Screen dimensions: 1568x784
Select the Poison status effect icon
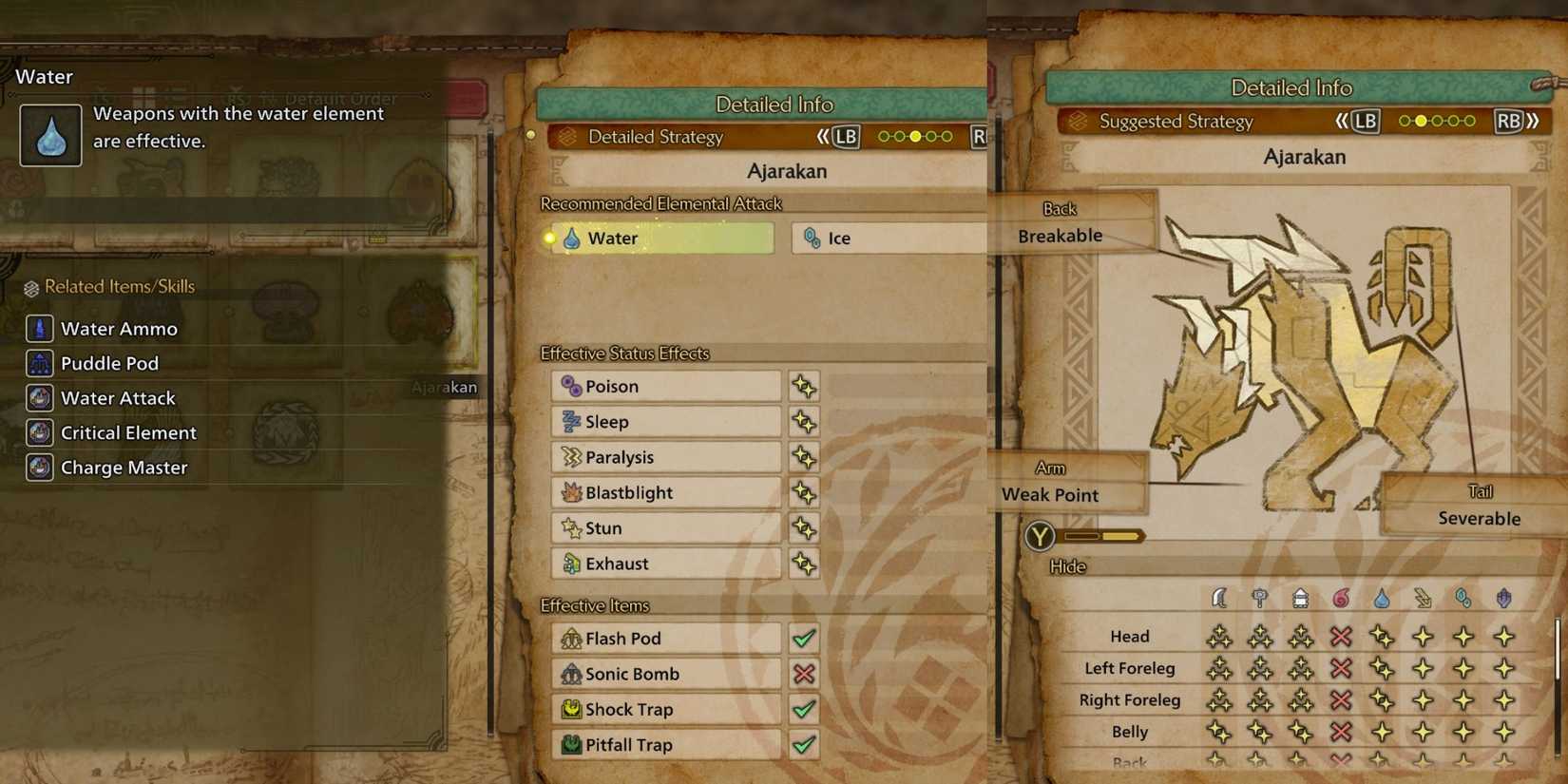(x=571, y=386)
